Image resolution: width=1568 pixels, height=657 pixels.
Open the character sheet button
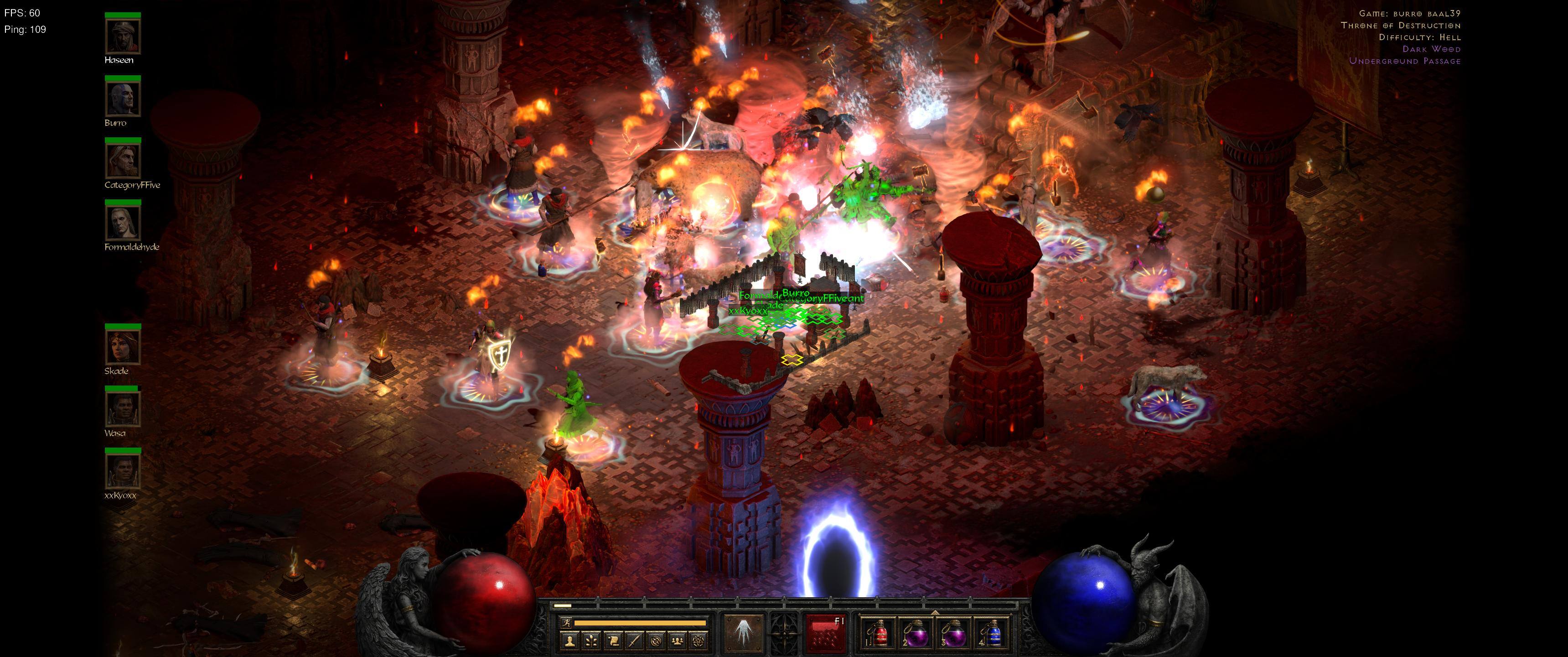point(570,640)
